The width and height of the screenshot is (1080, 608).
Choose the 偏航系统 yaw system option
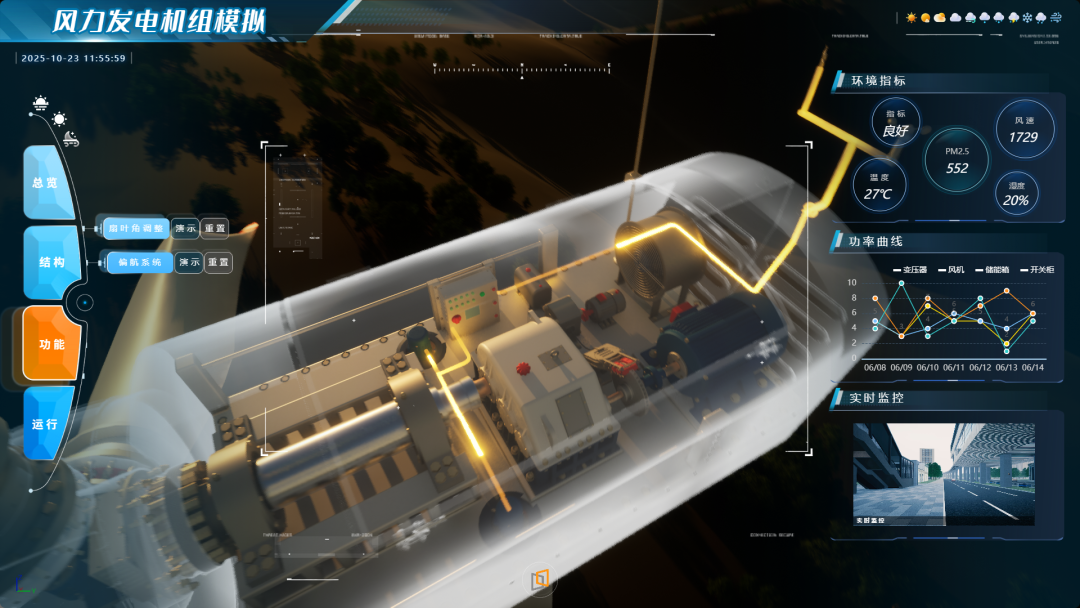(x=138, y=262)
